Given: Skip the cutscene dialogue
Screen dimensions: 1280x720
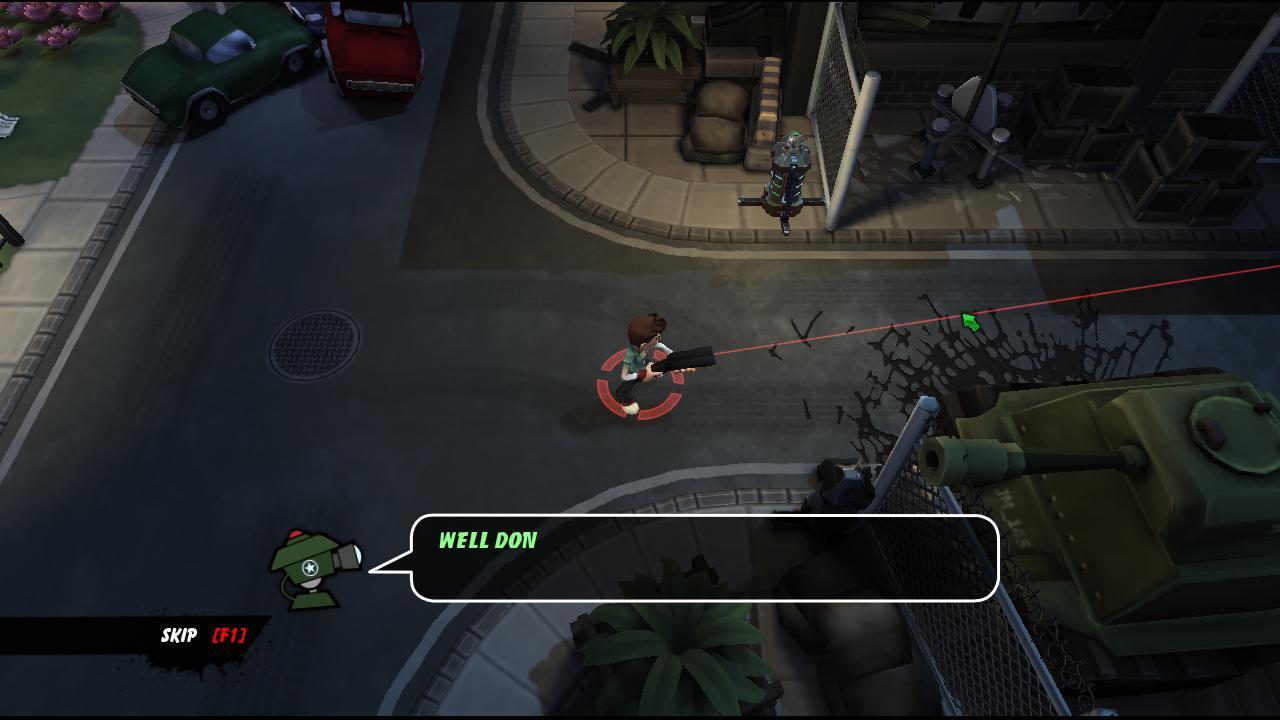Looking at the screenshot, I should click(203, 635).
